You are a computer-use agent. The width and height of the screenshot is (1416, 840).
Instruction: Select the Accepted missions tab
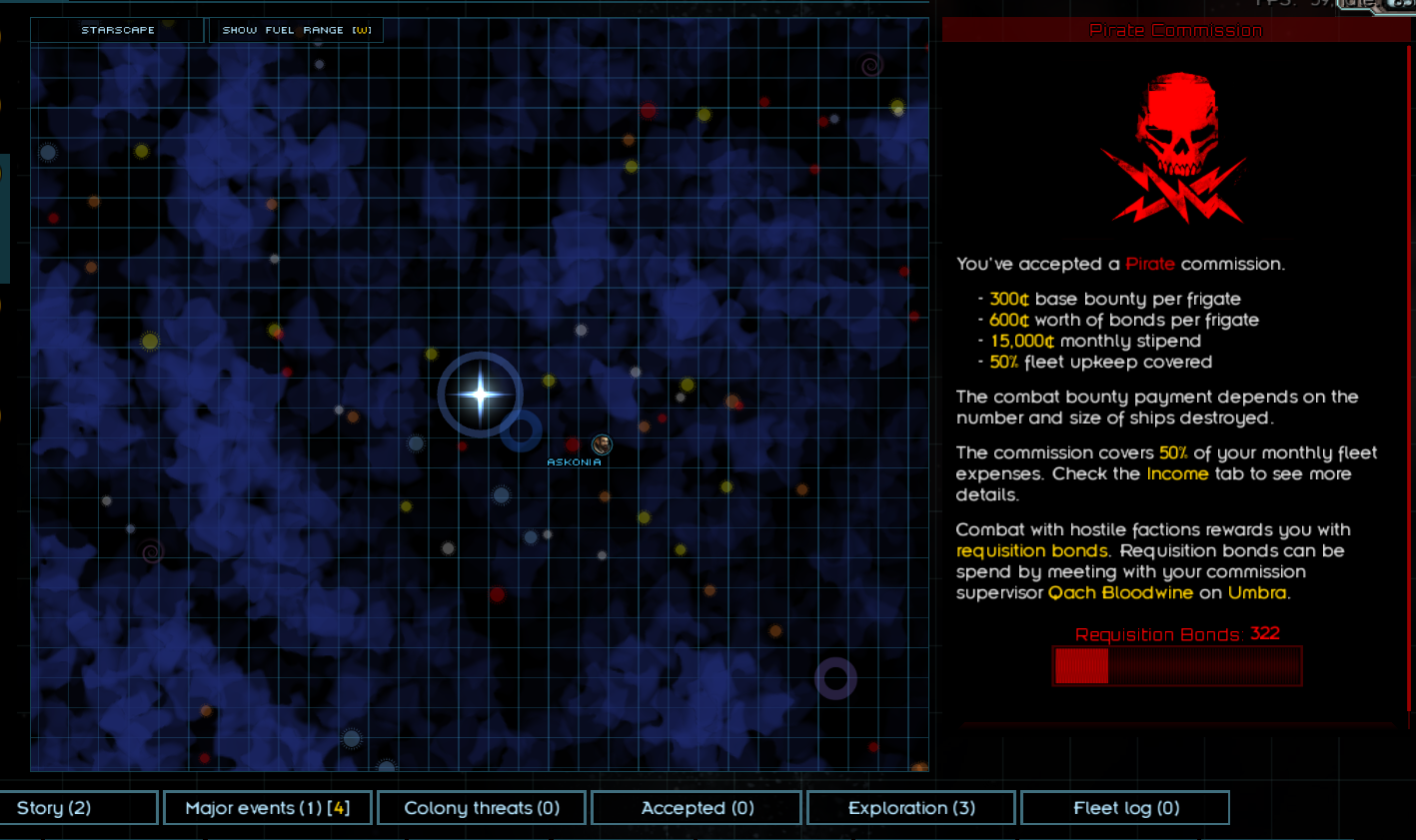point(697,808)
